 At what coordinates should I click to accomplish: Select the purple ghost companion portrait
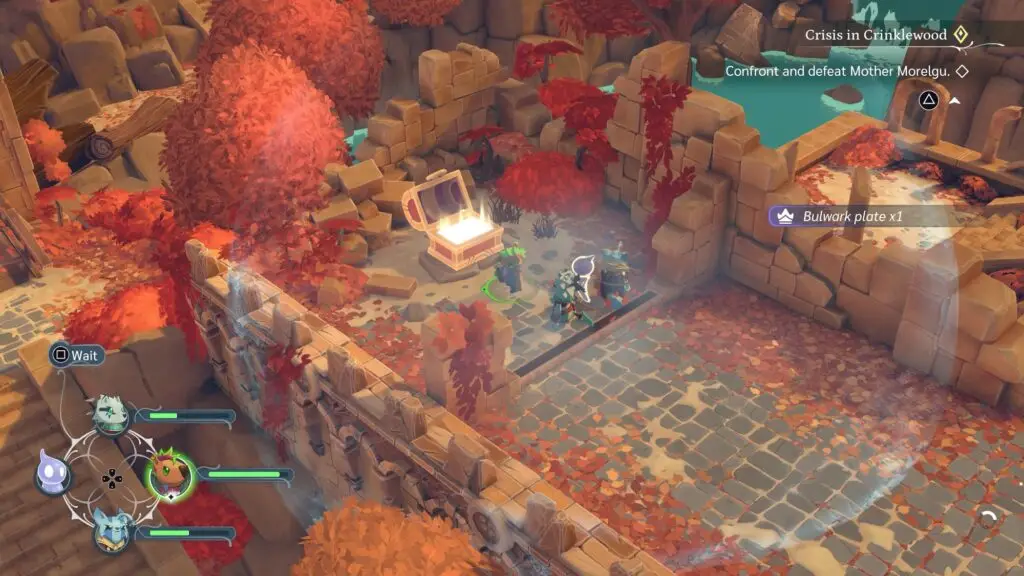[x=54, y=474]
